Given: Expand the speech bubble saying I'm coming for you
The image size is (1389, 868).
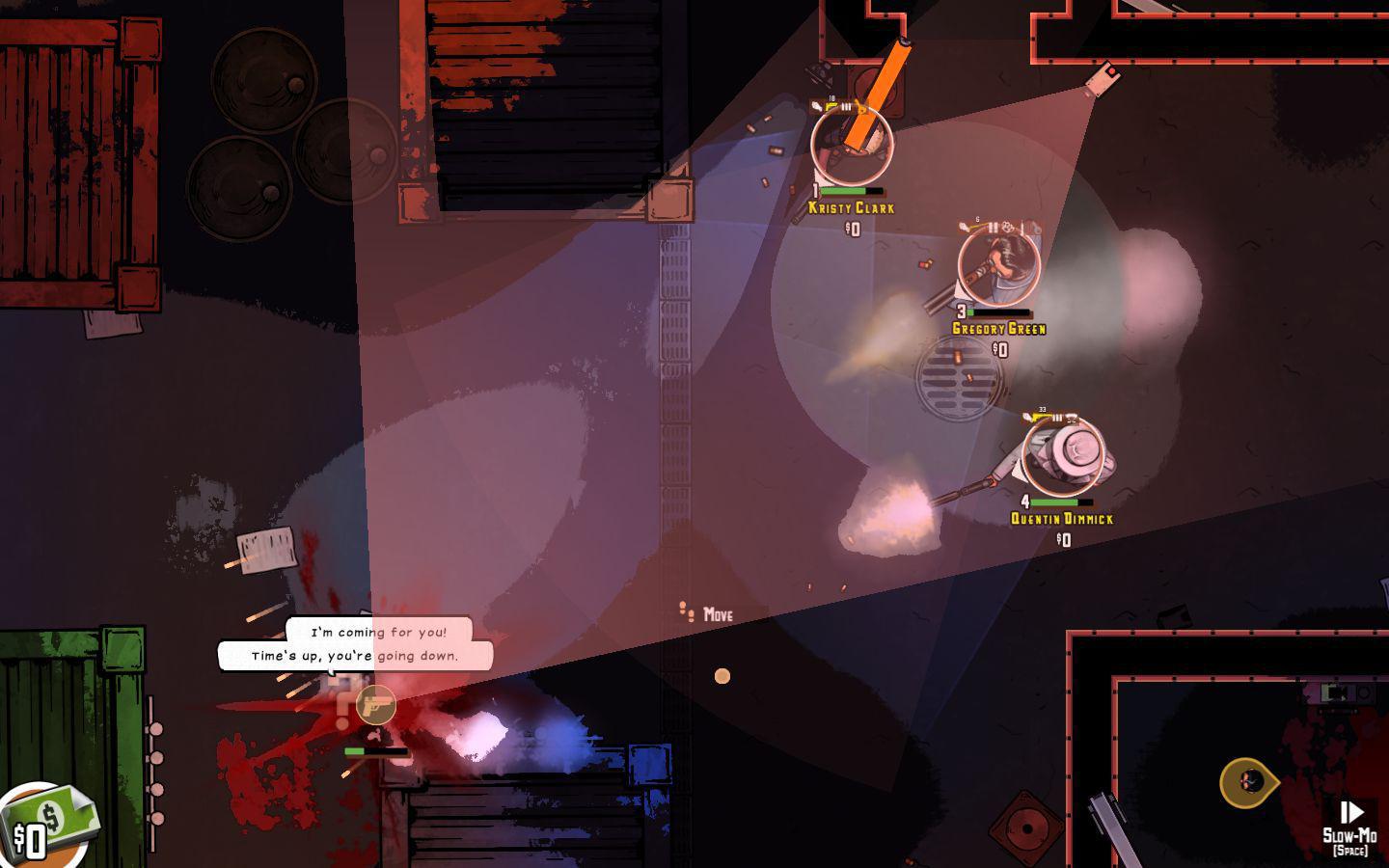Looking at the screenshot, I should [x=378, y=633].
